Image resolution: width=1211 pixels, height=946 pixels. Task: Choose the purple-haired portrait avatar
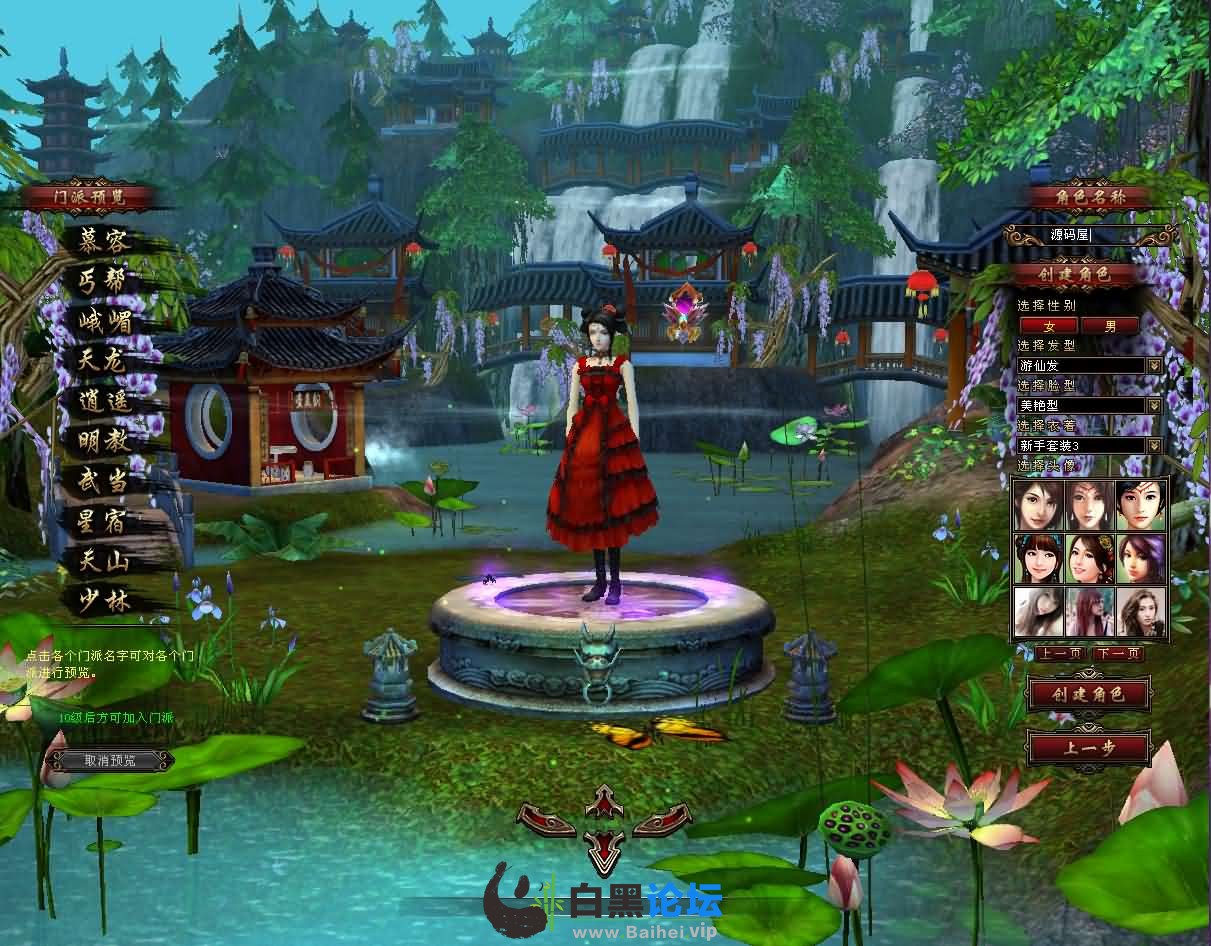coord(1140,558)
